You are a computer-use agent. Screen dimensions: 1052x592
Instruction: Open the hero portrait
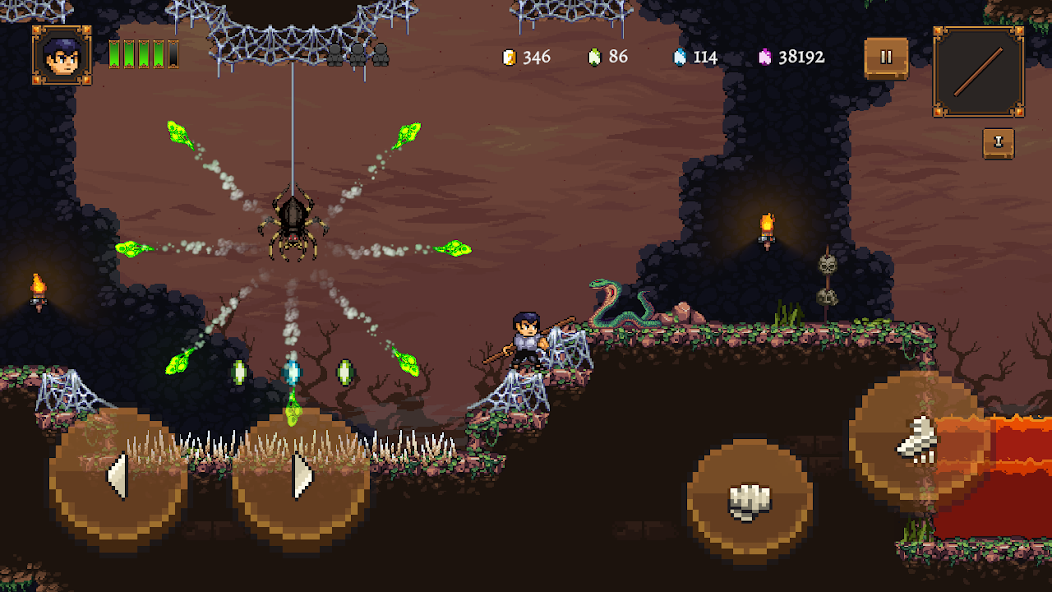click(x=62, y=55)
